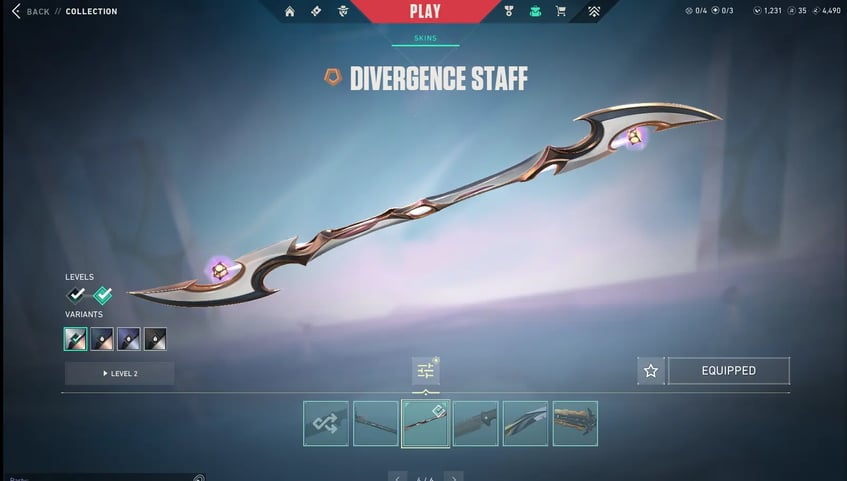The image size is (847, 481).
Task: Pick the darkest black variant swatch
Action: point(155,339)
